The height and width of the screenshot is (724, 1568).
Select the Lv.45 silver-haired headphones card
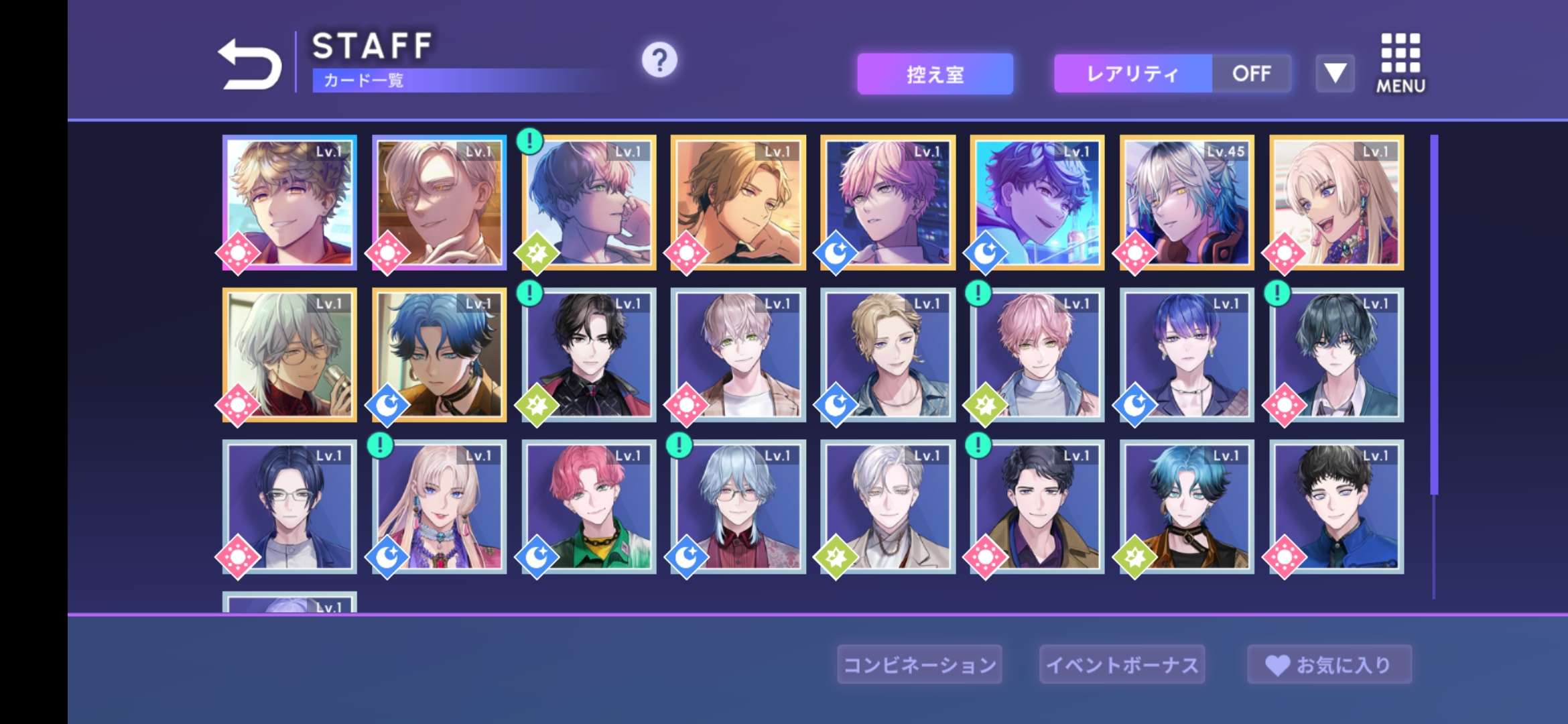point(1187,202)
